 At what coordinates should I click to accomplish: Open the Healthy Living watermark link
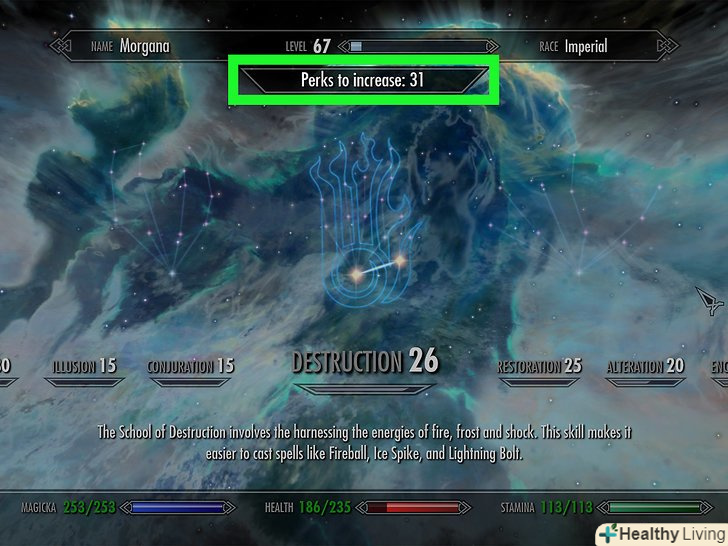tap(660, 532)
